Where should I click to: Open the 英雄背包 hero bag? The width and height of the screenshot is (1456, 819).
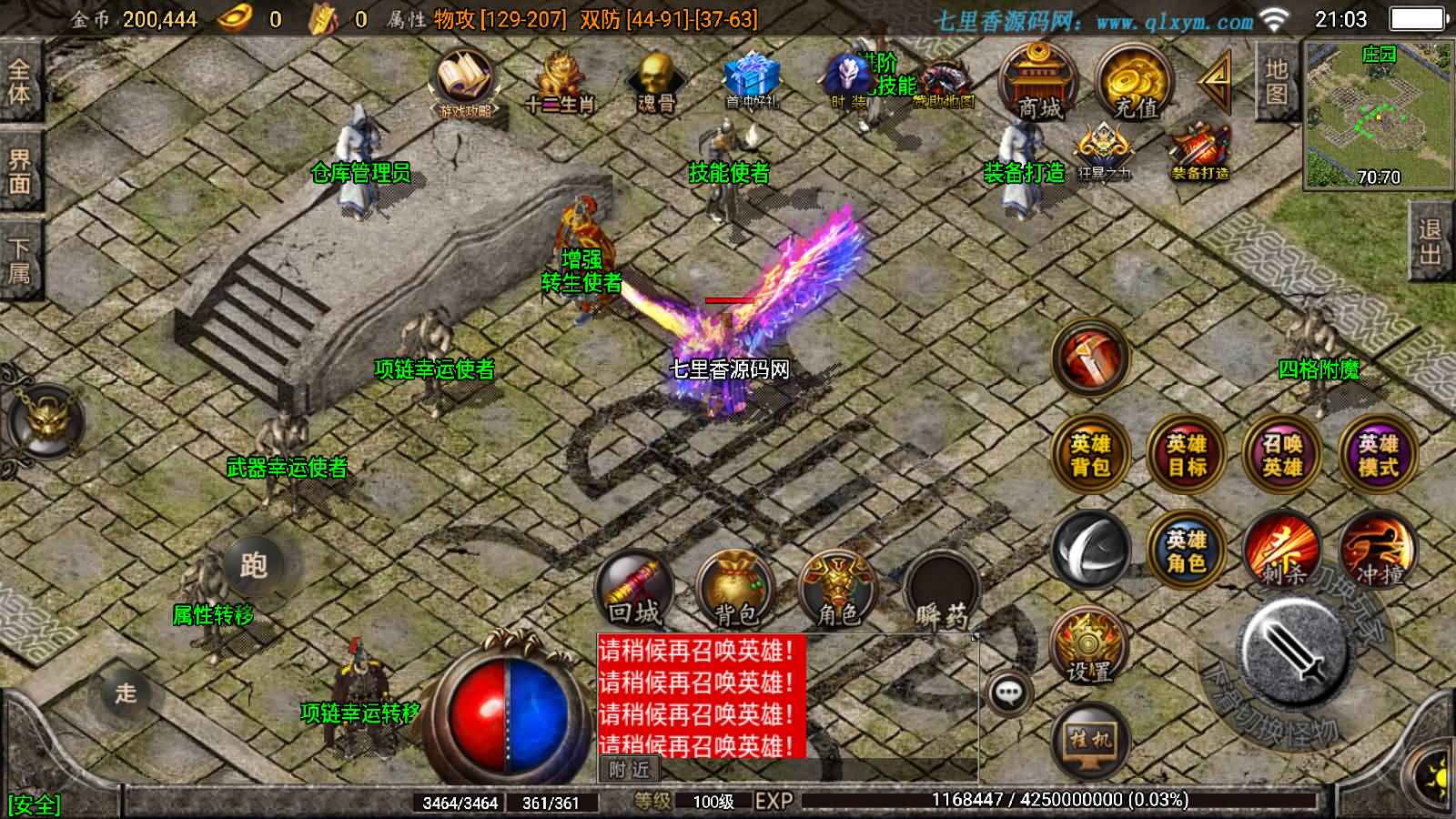[x=1090, y=455]
